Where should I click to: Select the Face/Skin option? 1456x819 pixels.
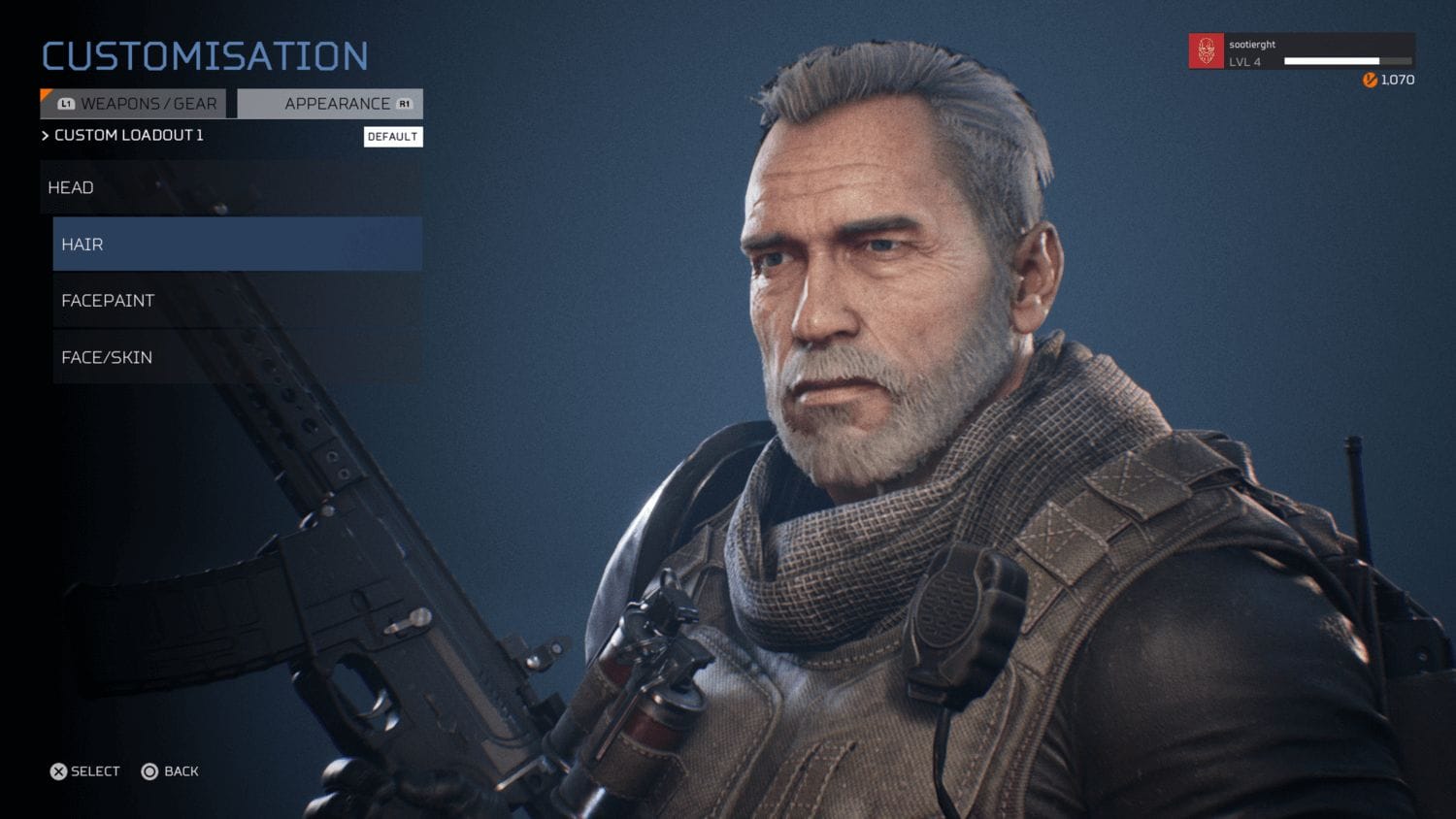pyautogui.click(x=237, y=357)
